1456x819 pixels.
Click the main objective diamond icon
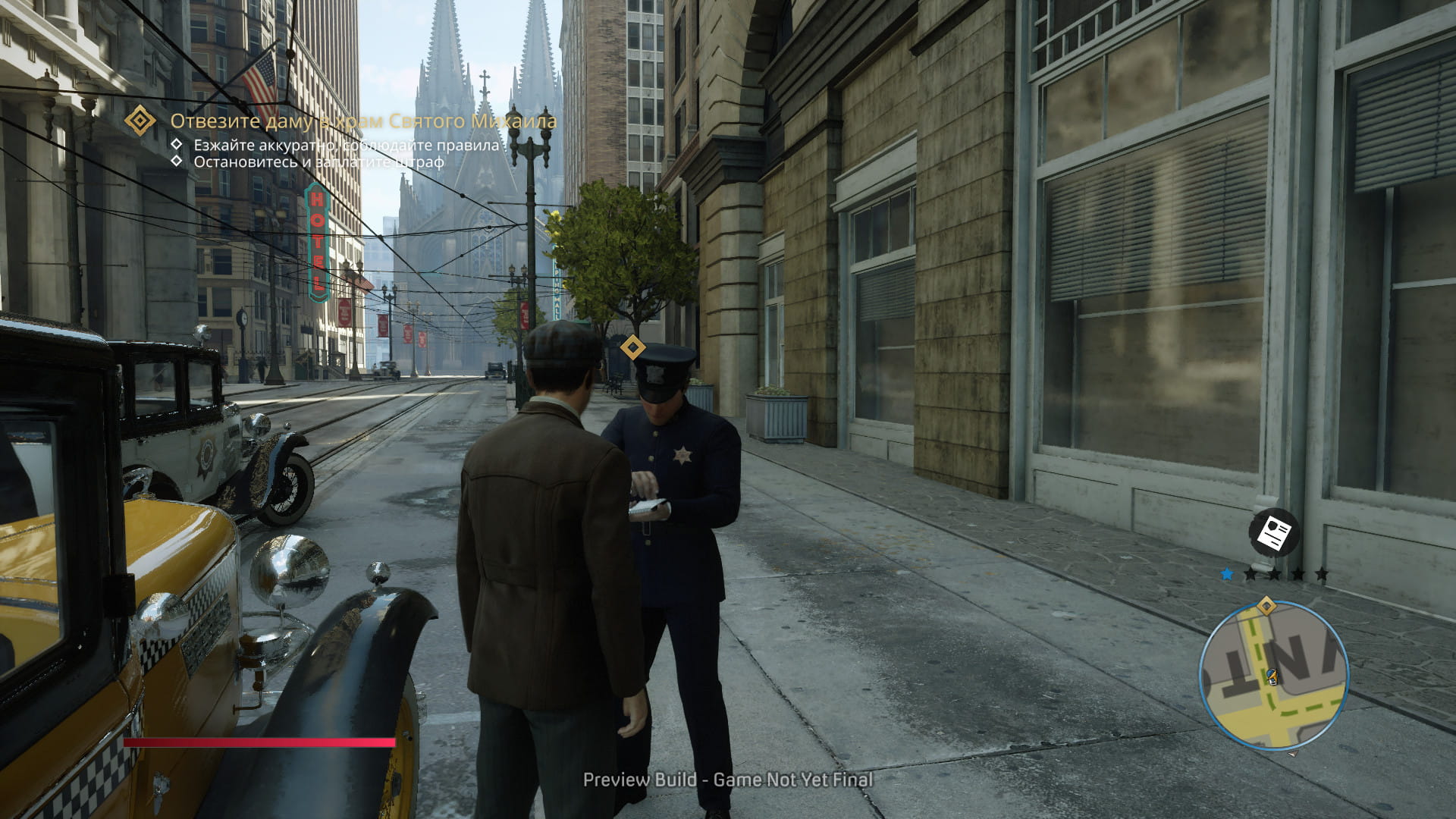(x=140, y=121)
